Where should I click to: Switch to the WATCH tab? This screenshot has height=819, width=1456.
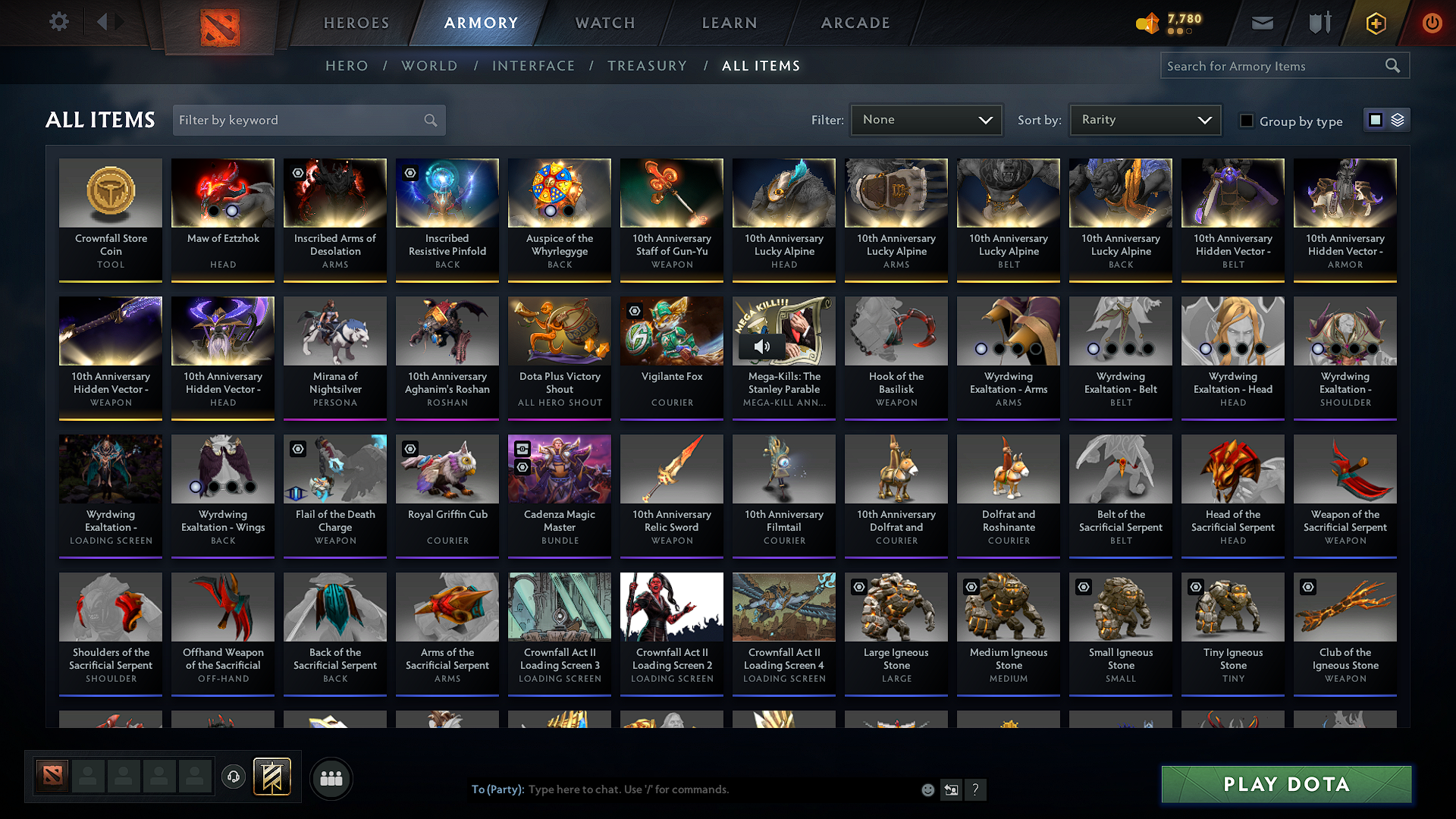click(604, 23)
